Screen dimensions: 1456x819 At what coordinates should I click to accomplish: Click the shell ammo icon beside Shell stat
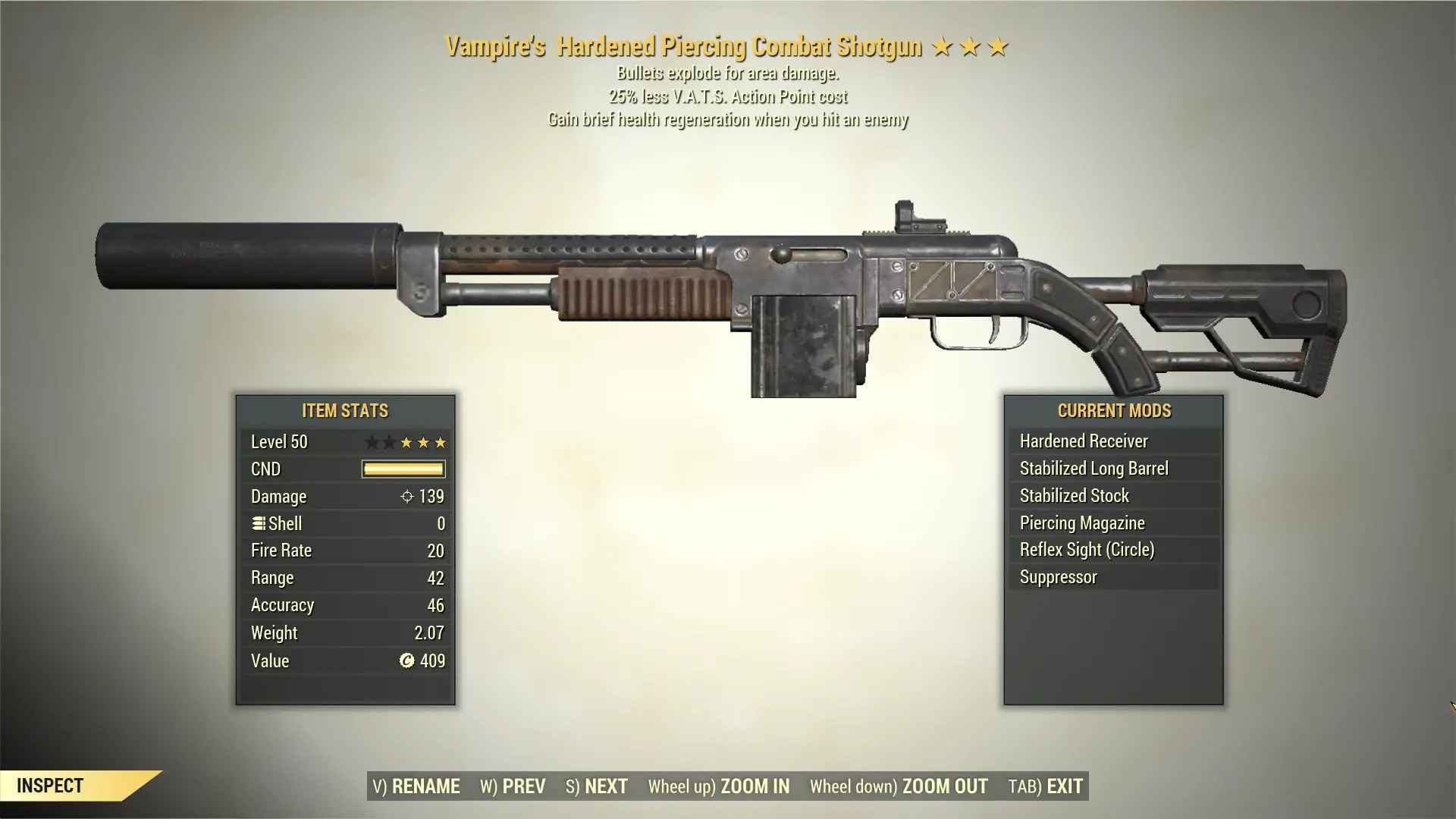click(x=259, y=523)
